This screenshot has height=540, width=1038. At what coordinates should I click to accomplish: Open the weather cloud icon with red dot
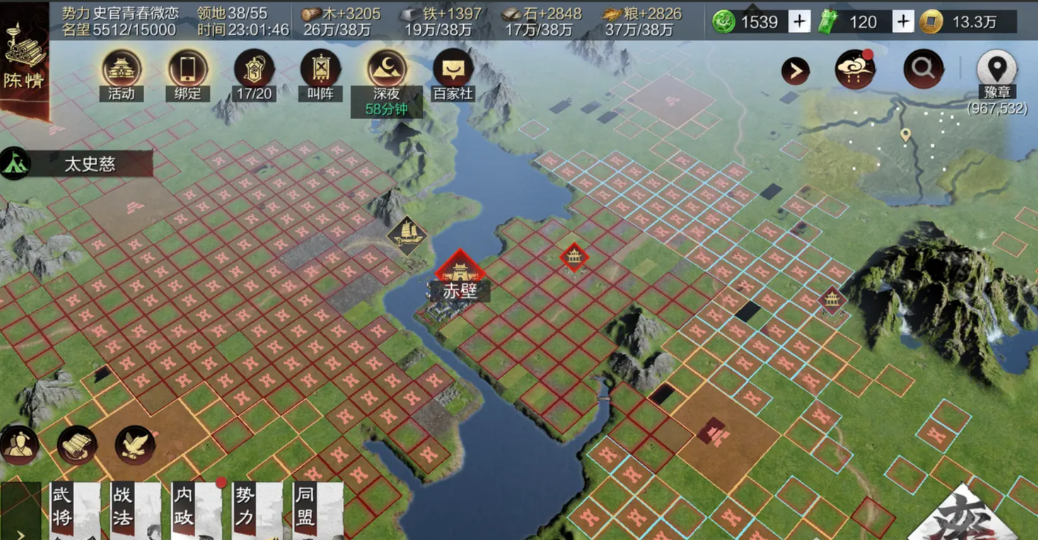point(855,70)
